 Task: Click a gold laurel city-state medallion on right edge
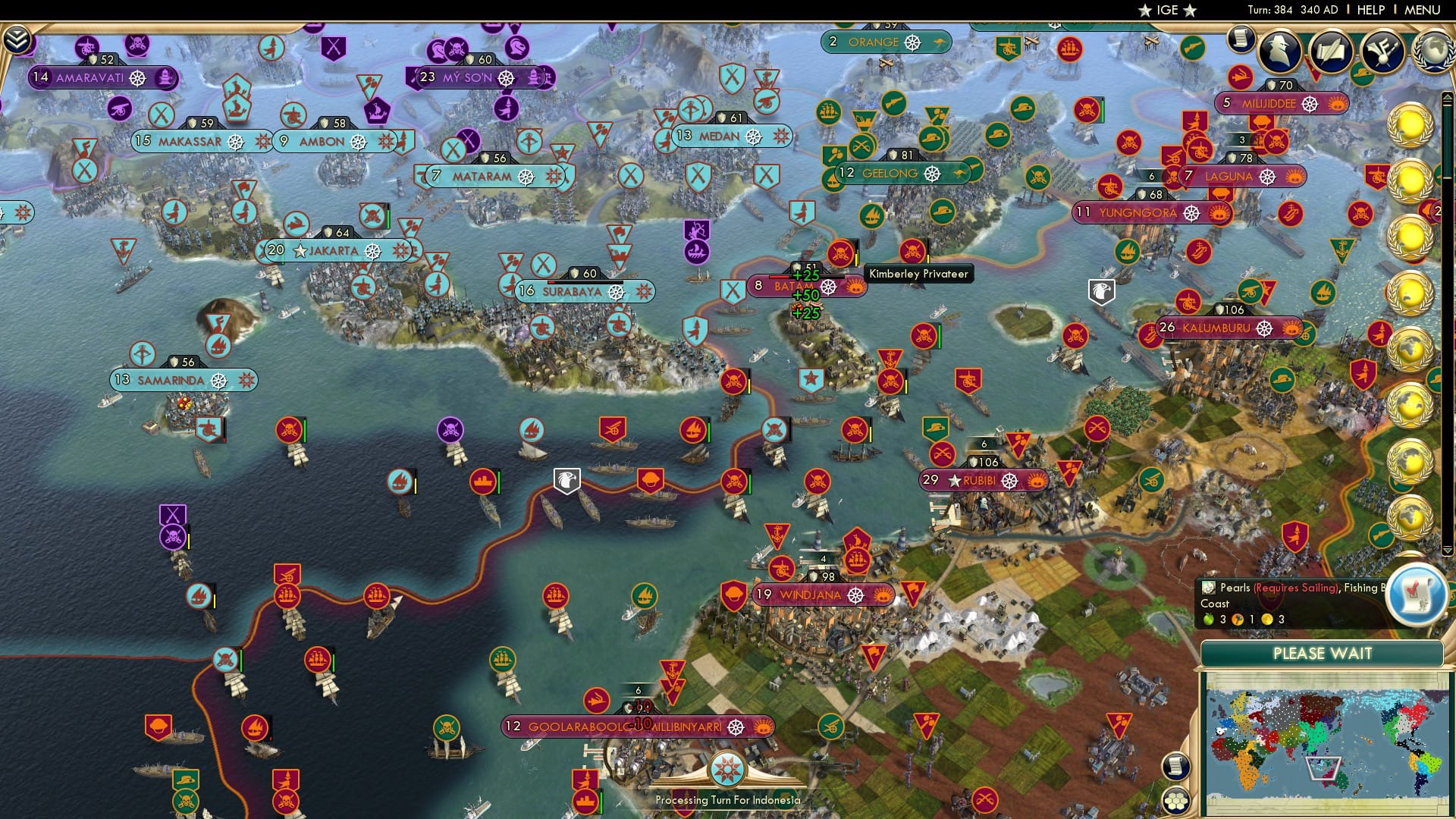[x=1412, y=125]
